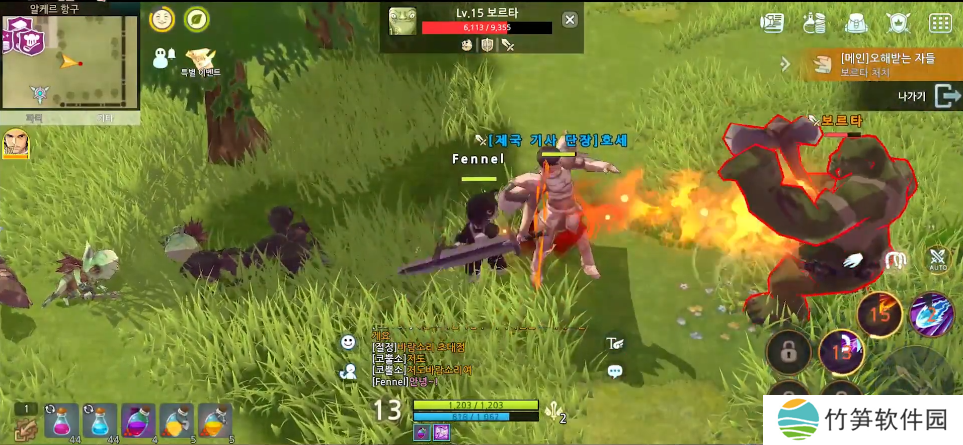
Task: Open the crowned shield with swords menu
Action: point(898,22)
